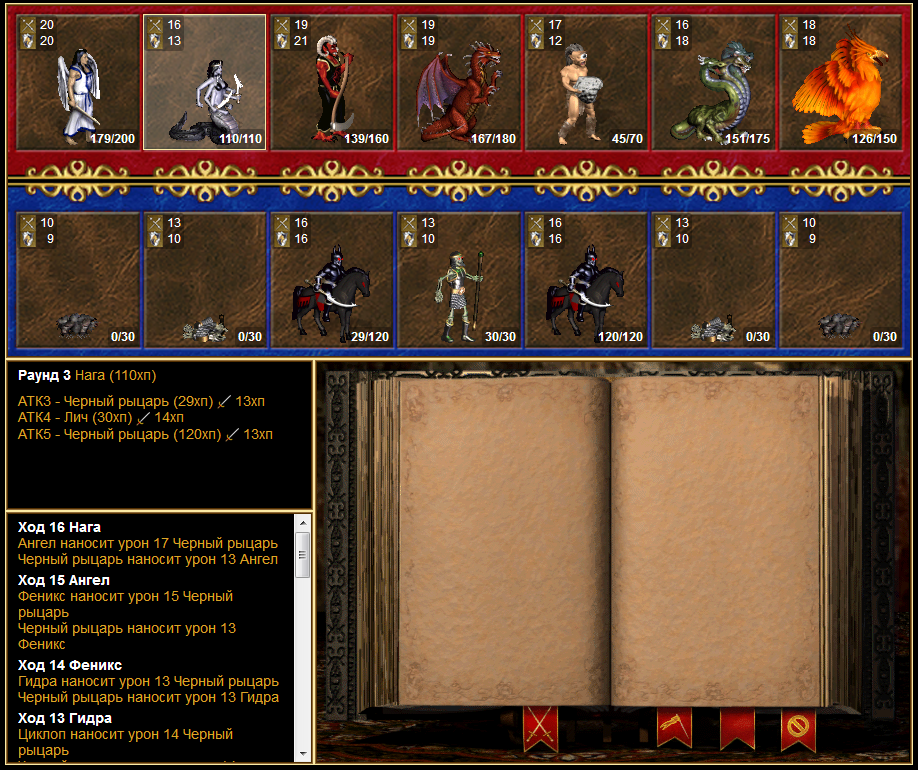The height and width of the screenshot is (770, 918).
Task: Select the orange Phoenix unit card
Action: coord(840,82)
